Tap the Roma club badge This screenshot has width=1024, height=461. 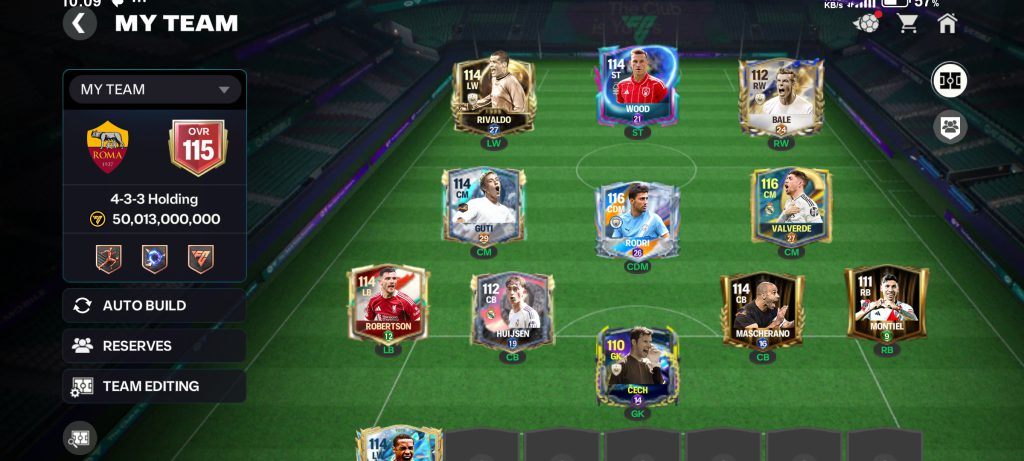click(108, 149)
